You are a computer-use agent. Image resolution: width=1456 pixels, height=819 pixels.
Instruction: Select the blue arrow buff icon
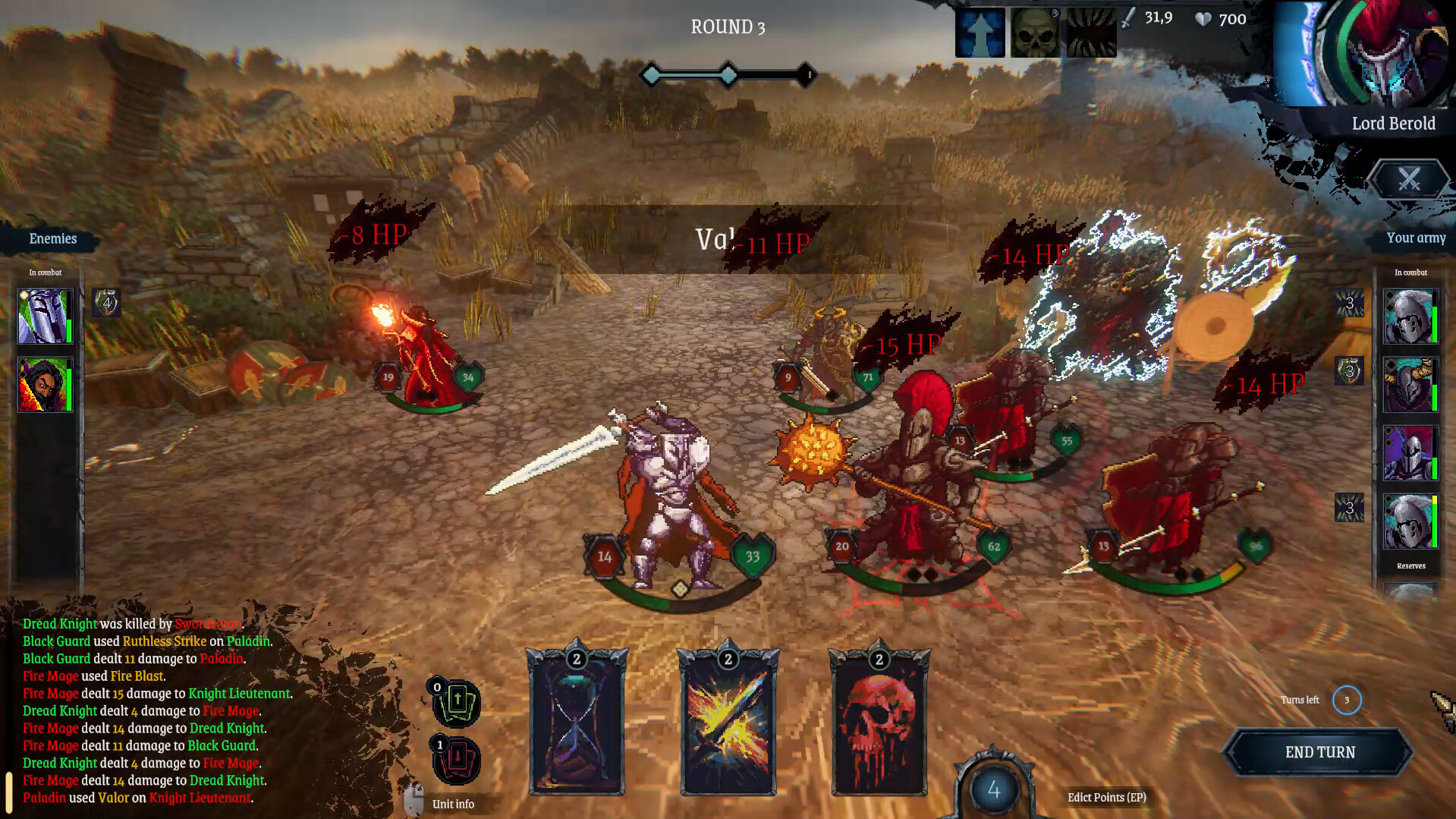point(980,32)
